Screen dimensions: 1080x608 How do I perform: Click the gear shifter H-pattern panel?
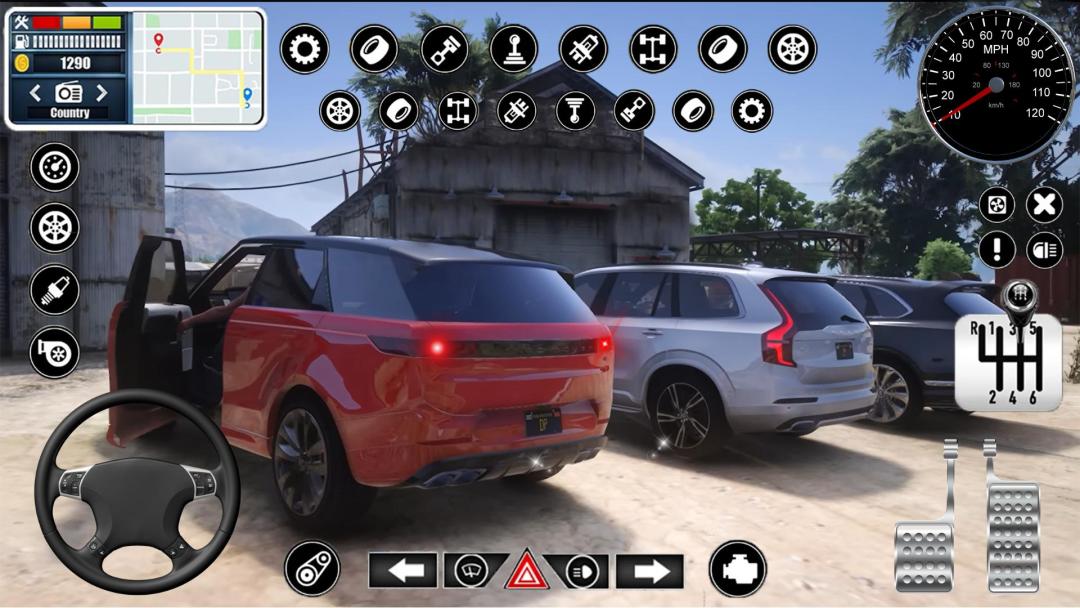[1008, 361]
